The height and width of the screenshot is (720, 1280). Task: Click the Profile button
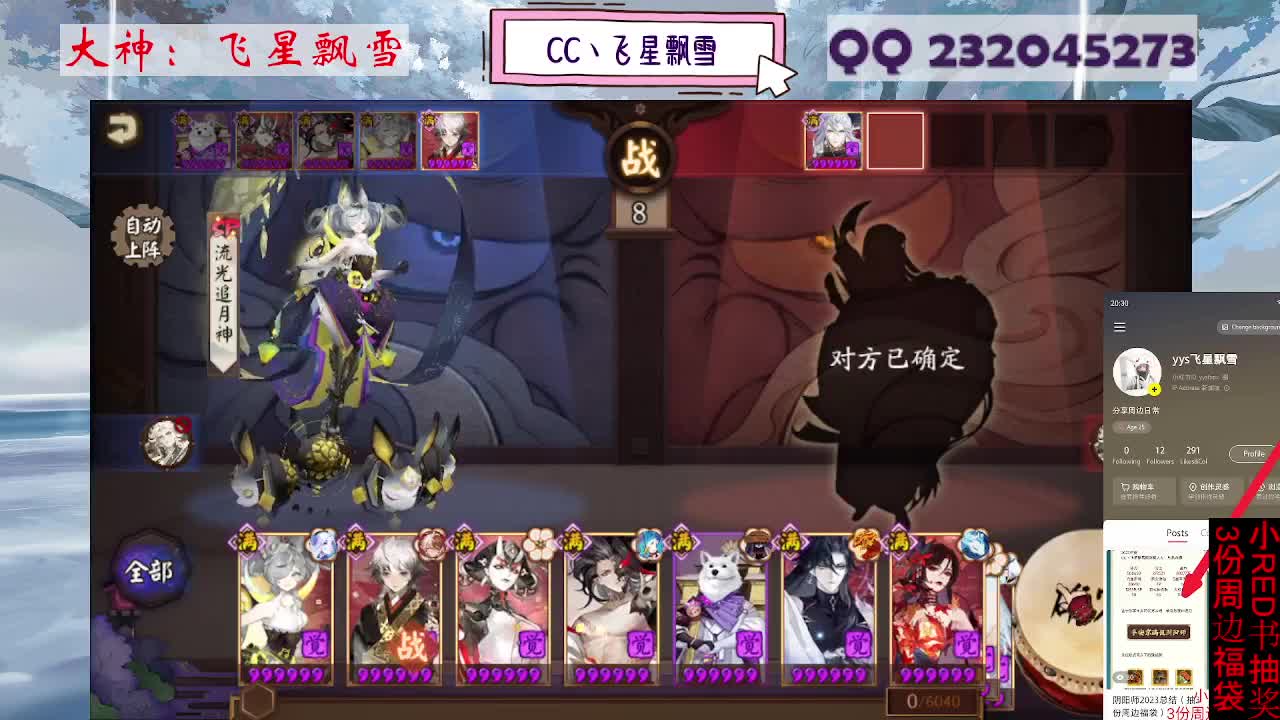click(x=1253, y=453)
